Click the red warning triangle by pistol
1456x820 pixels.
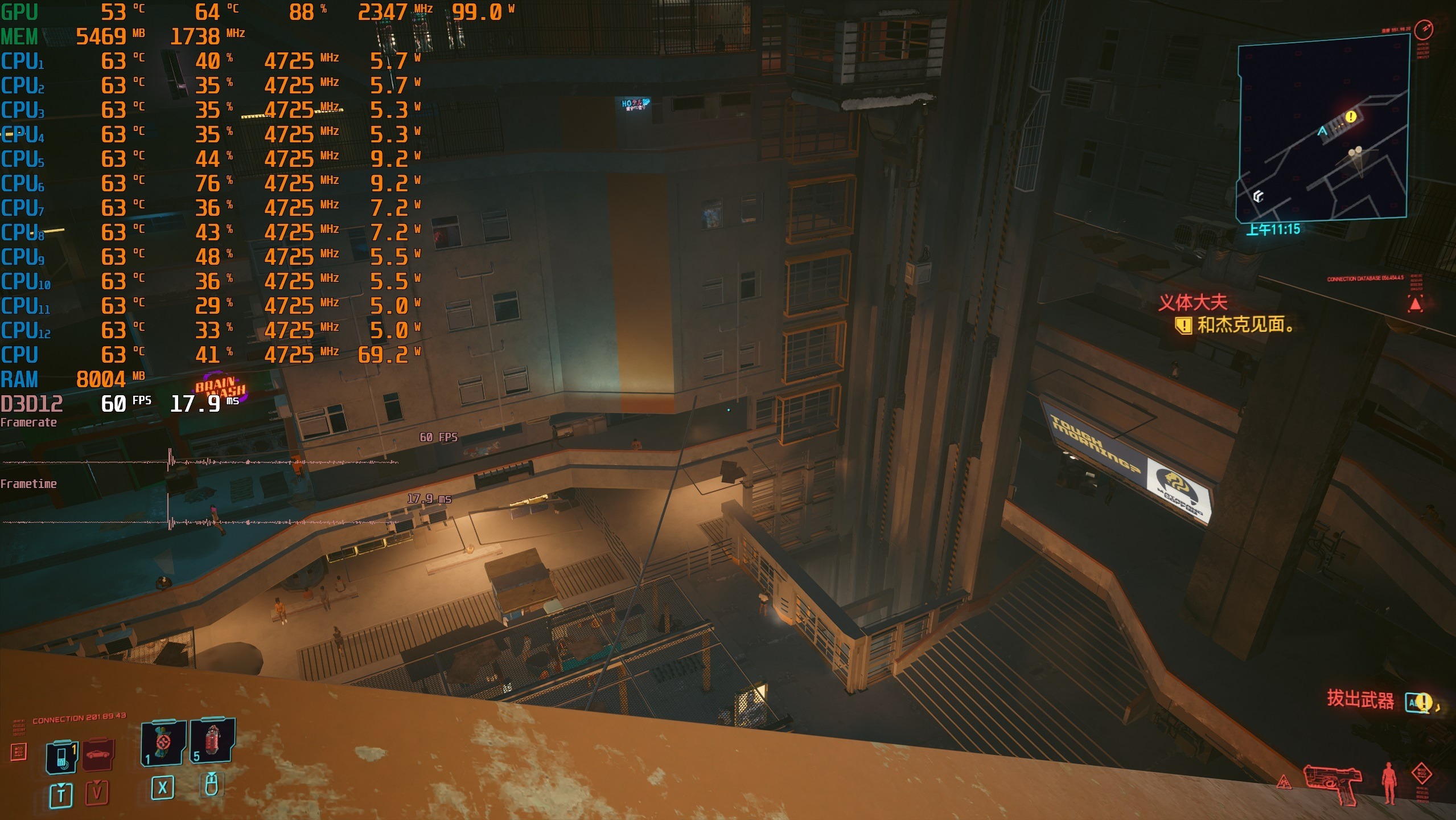1284,782
